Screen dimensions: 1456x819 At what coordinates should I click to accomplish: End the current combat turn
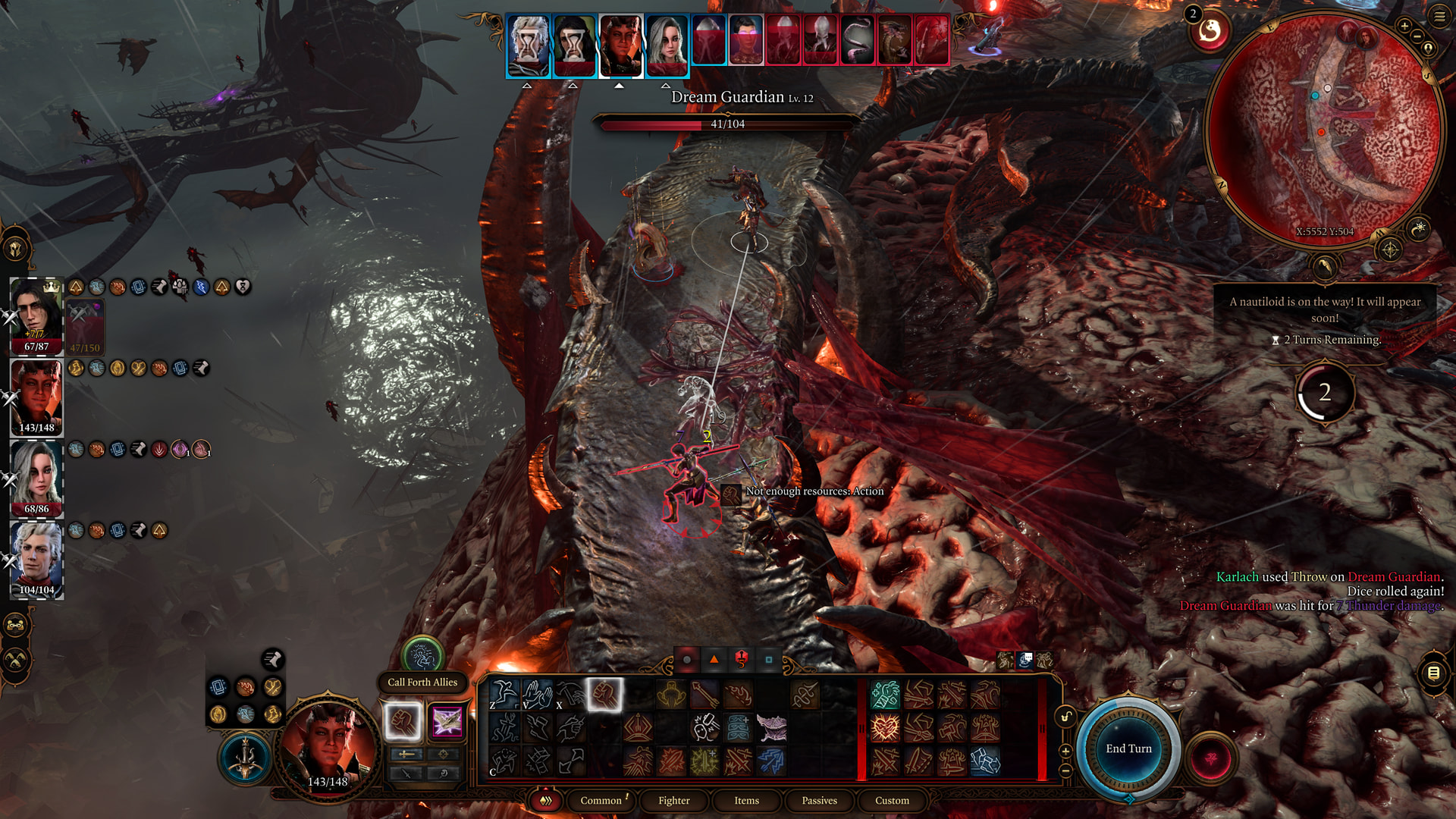point(1128,748)
